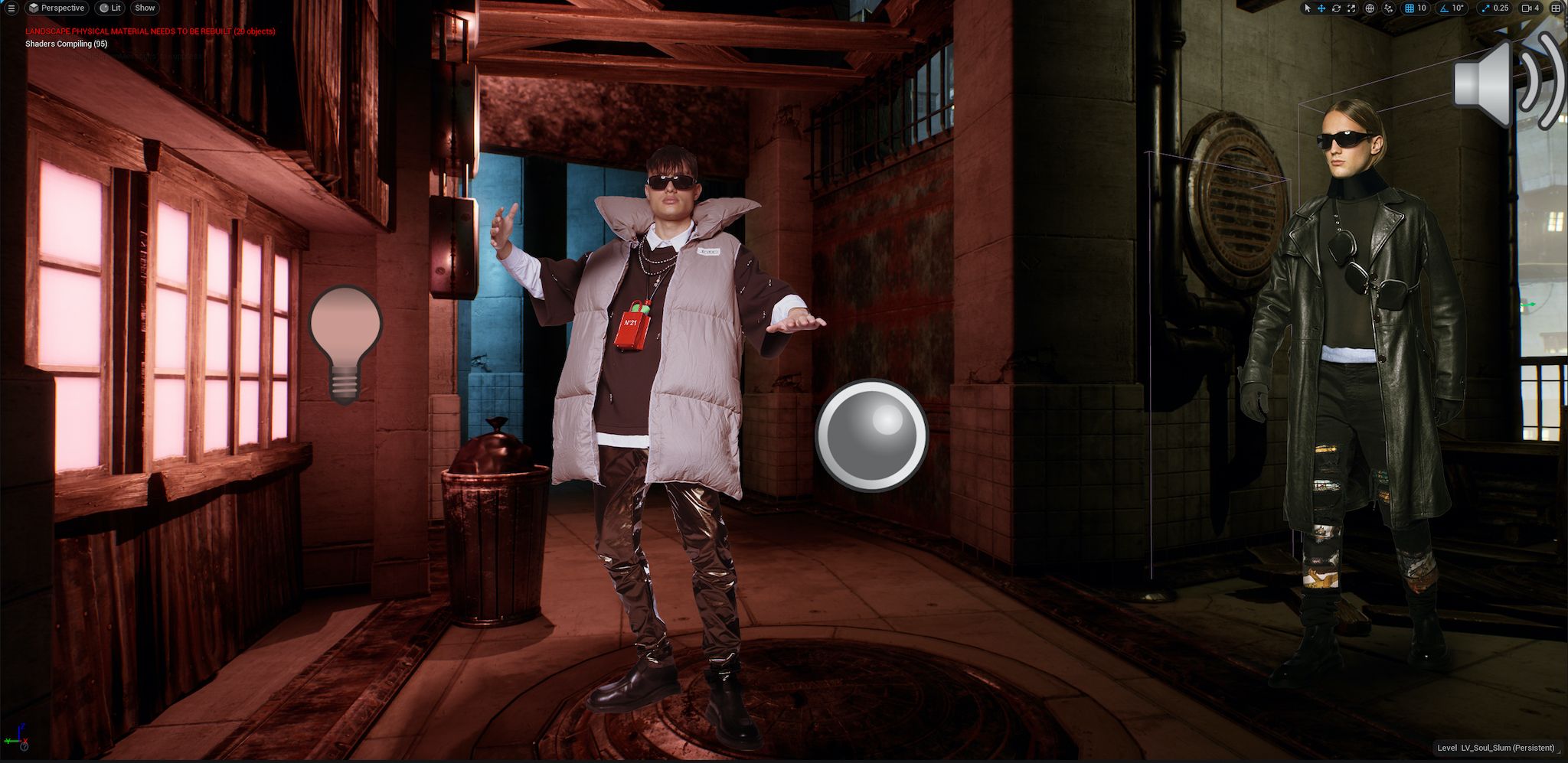This screenshot has width=1568, height=763.
Task: Toggle grid snapping with the grid icon
Action: [x=1410, y=8]
